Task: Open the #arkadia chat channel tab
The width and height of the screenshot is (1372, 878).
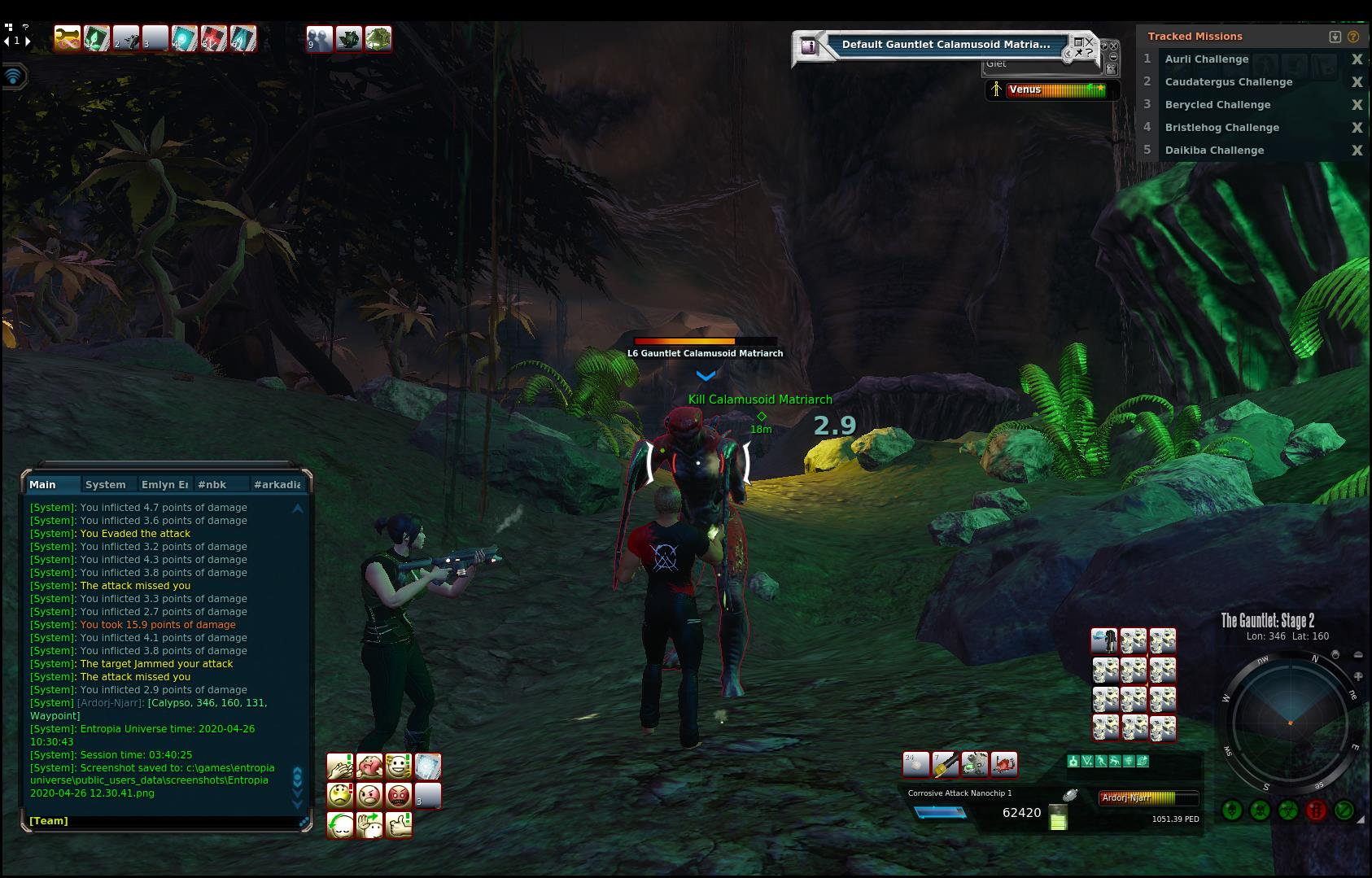Action: [x=277, y=485]
